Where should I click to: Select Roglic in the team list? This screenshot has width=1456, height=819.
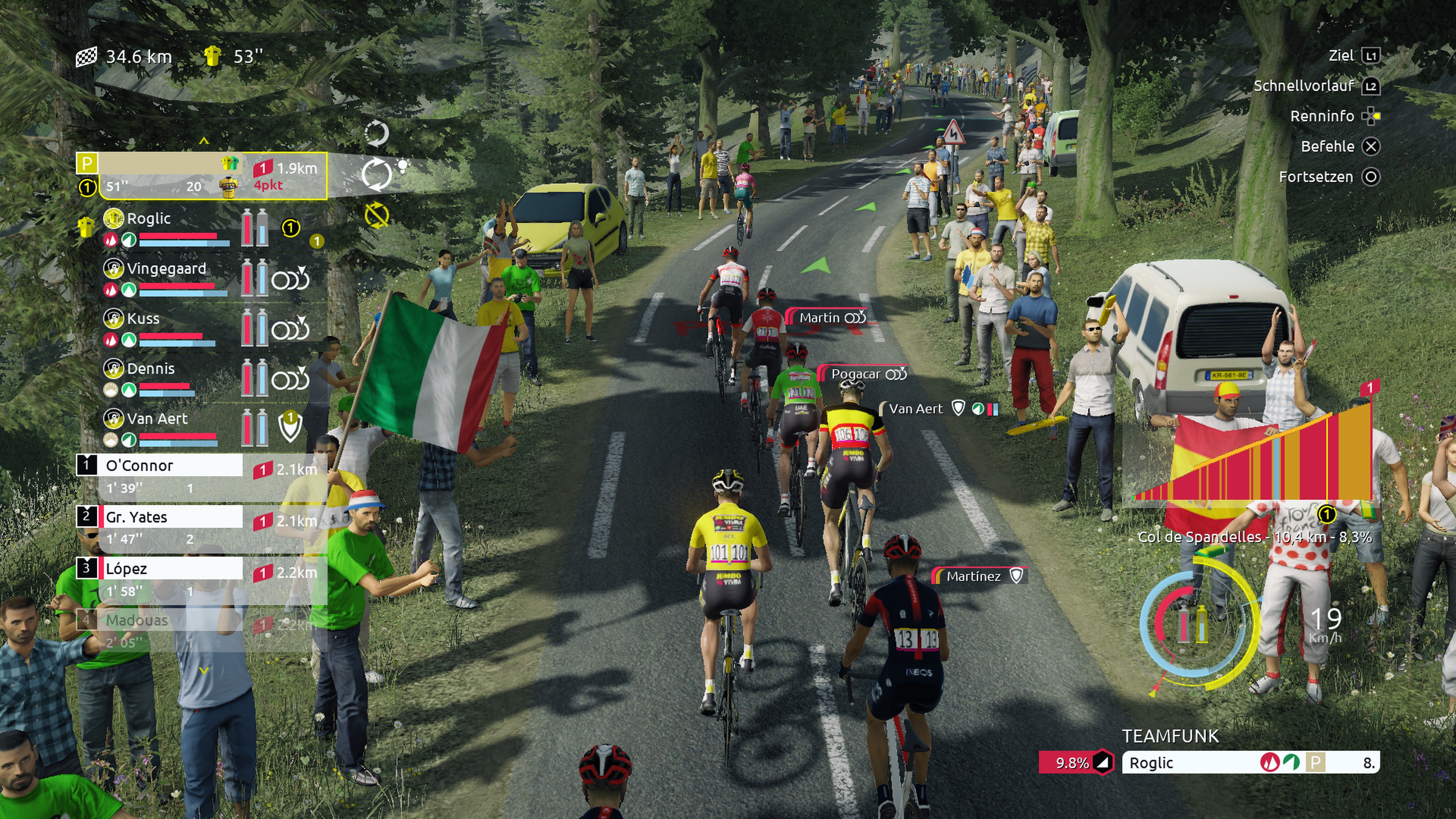coord(149,219)
